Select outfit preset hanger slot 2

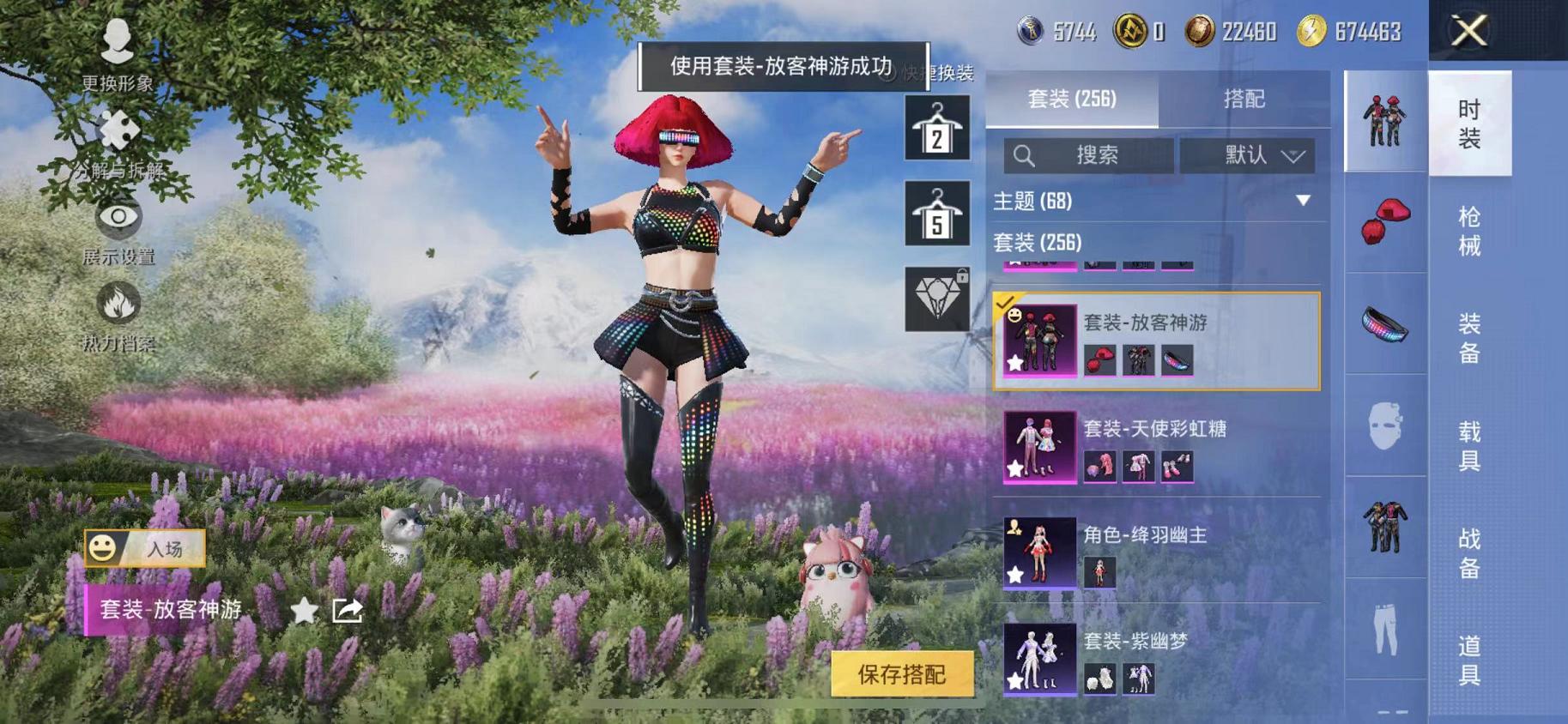point(939,129)
